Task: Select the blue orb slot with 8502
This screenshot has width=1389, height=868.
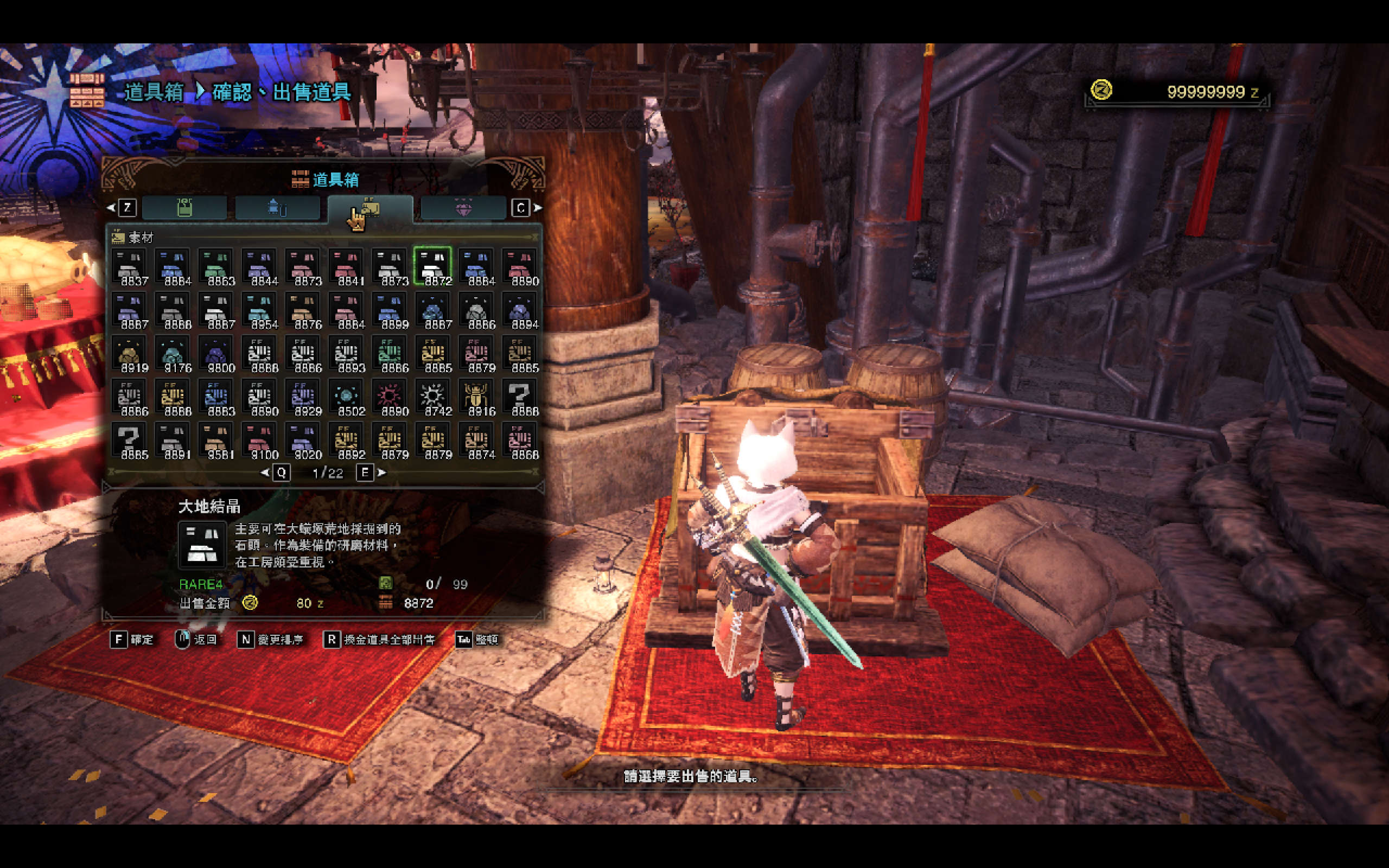Action: [346, 397]
